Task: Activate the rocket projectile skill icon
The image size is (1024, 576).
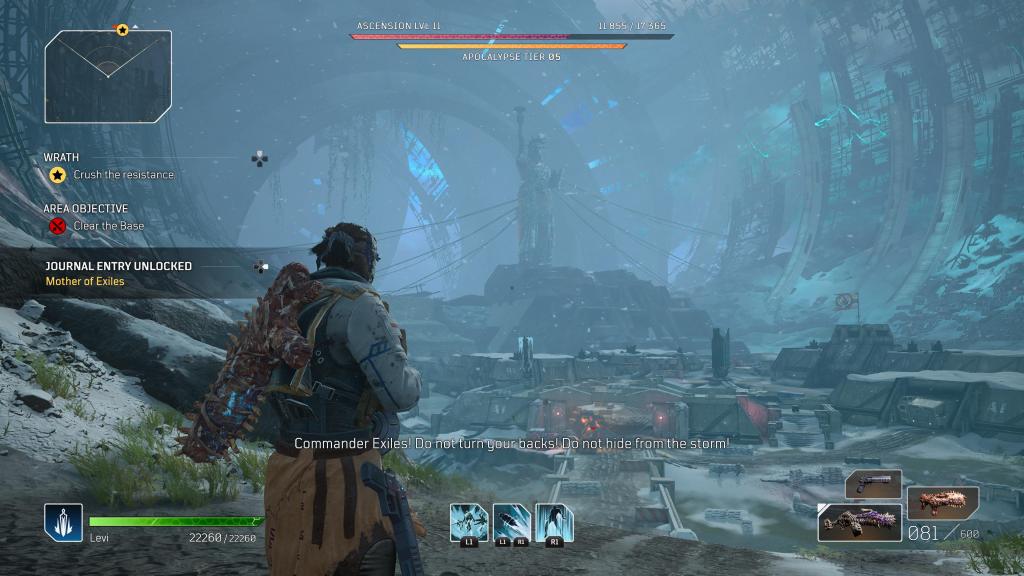Action: pos(511,521)
